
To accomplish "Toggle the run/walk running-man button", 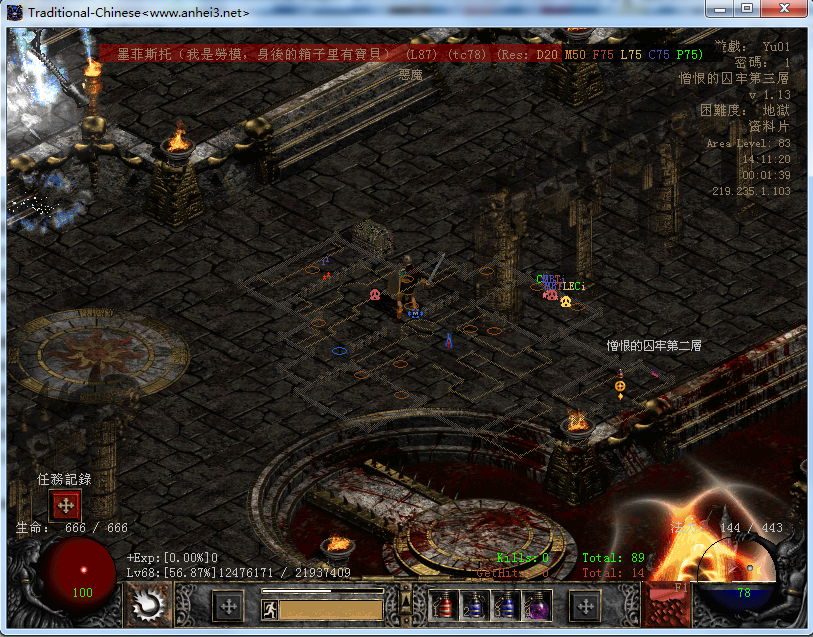I will 268,607.
